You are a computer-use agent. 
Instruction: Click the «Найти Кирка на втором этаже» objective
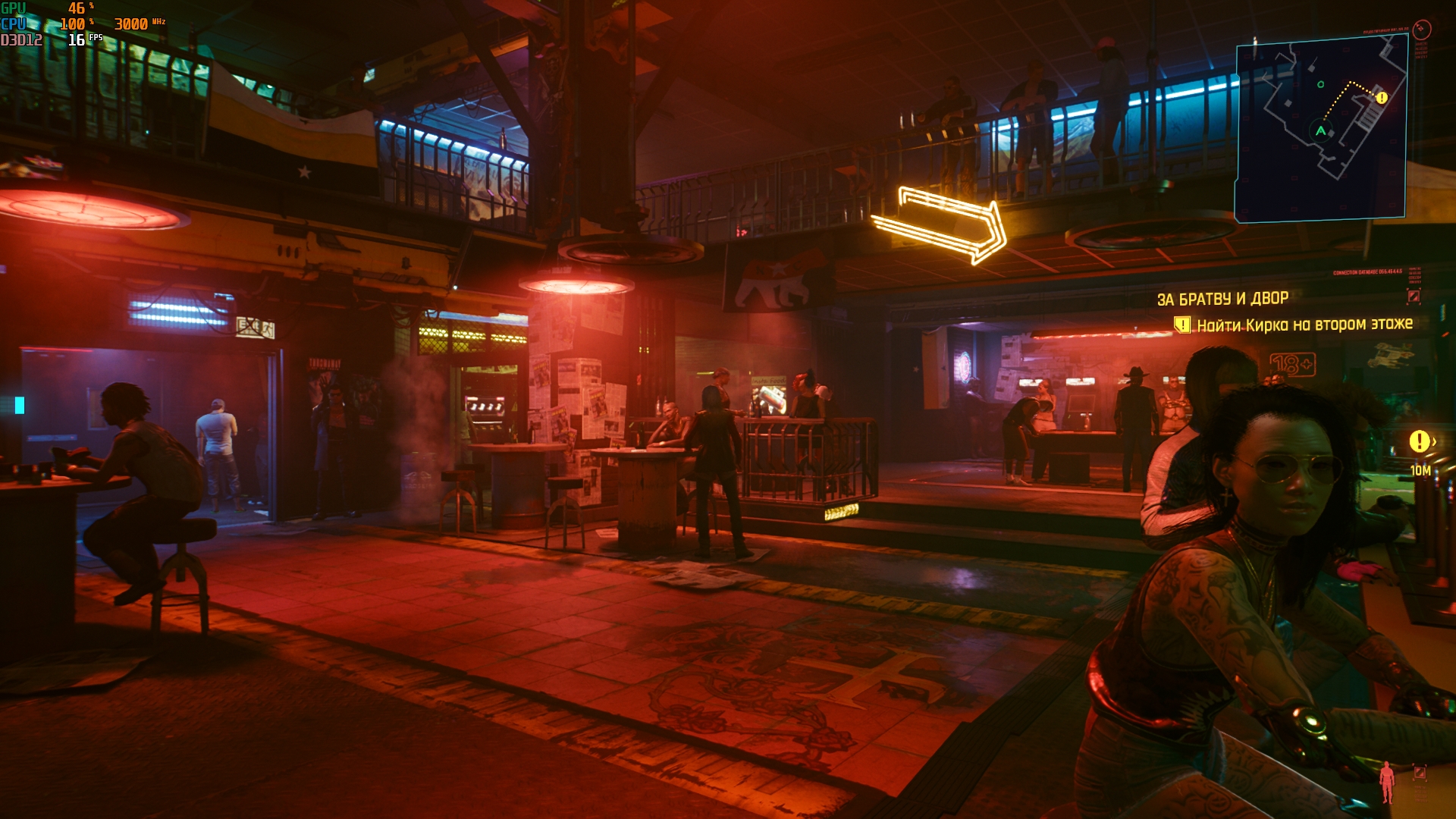click(1304, 325)
